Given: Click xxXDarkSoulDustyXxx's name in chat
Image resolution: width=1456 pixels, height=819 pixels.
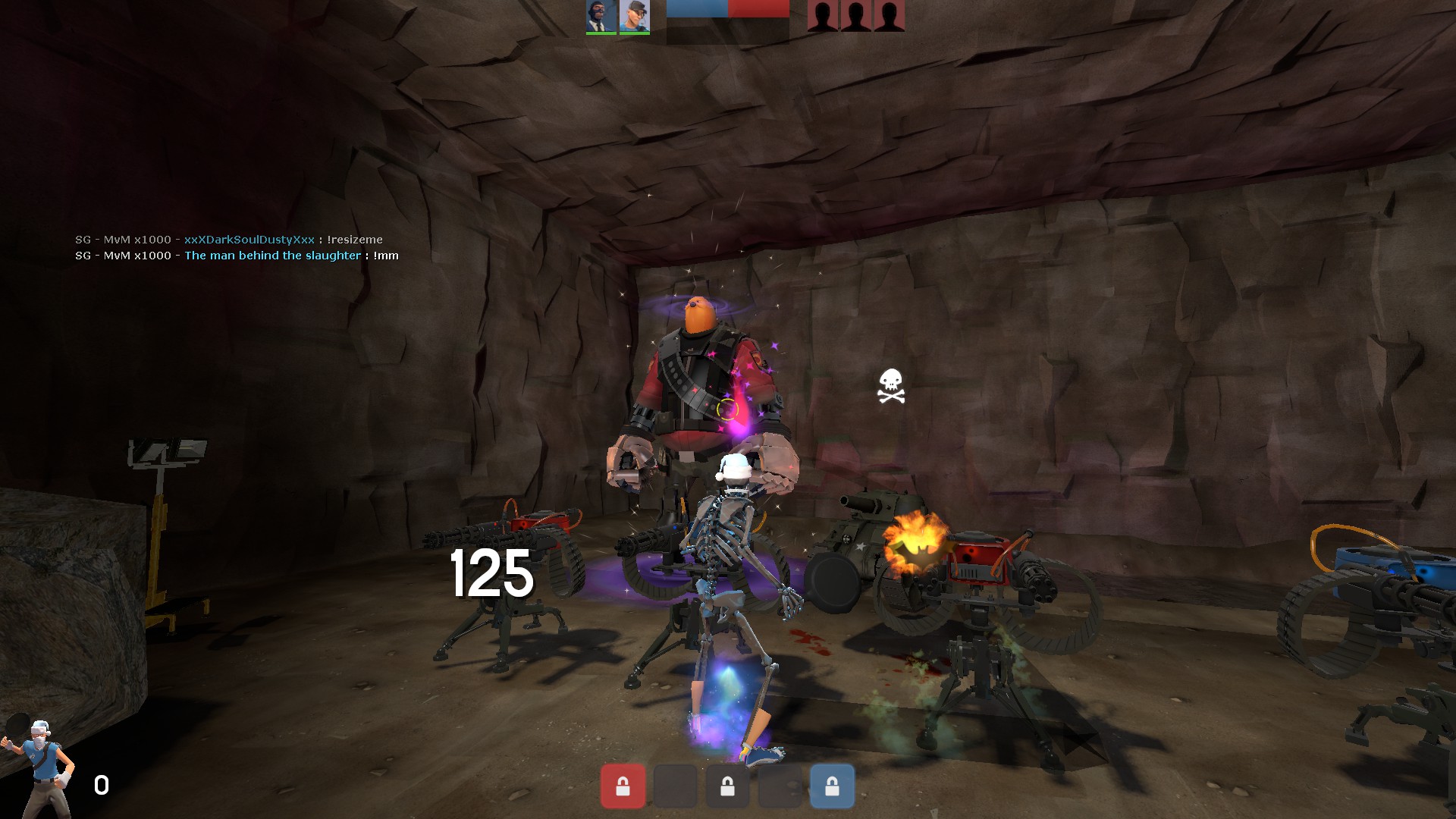Looking at the screenshot, I should point(249,240).
